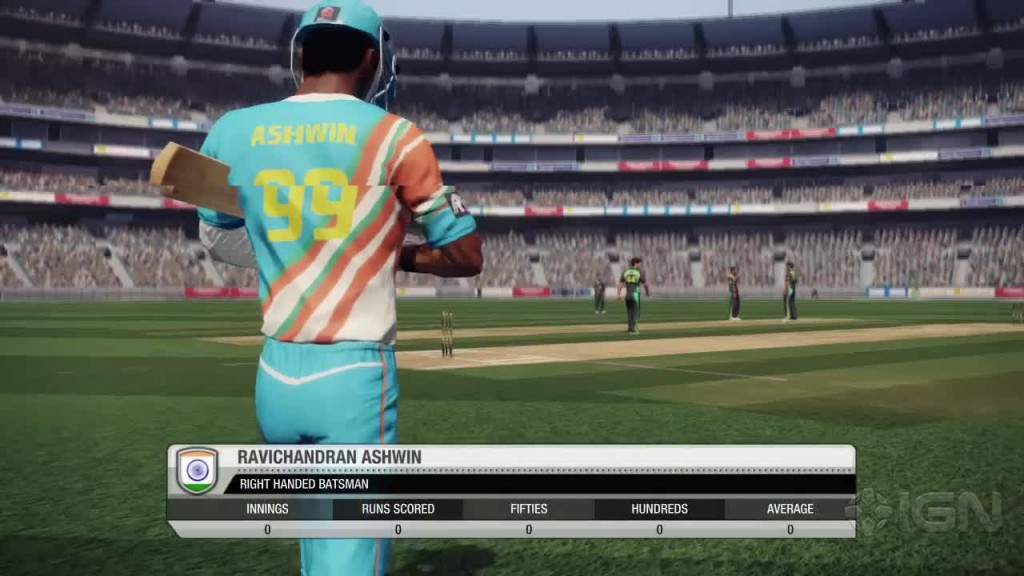Select the Ravichandran Ashwin name banner
Image resolution: width=1024 pixels, height=576 pixels.
click(330, 457)
